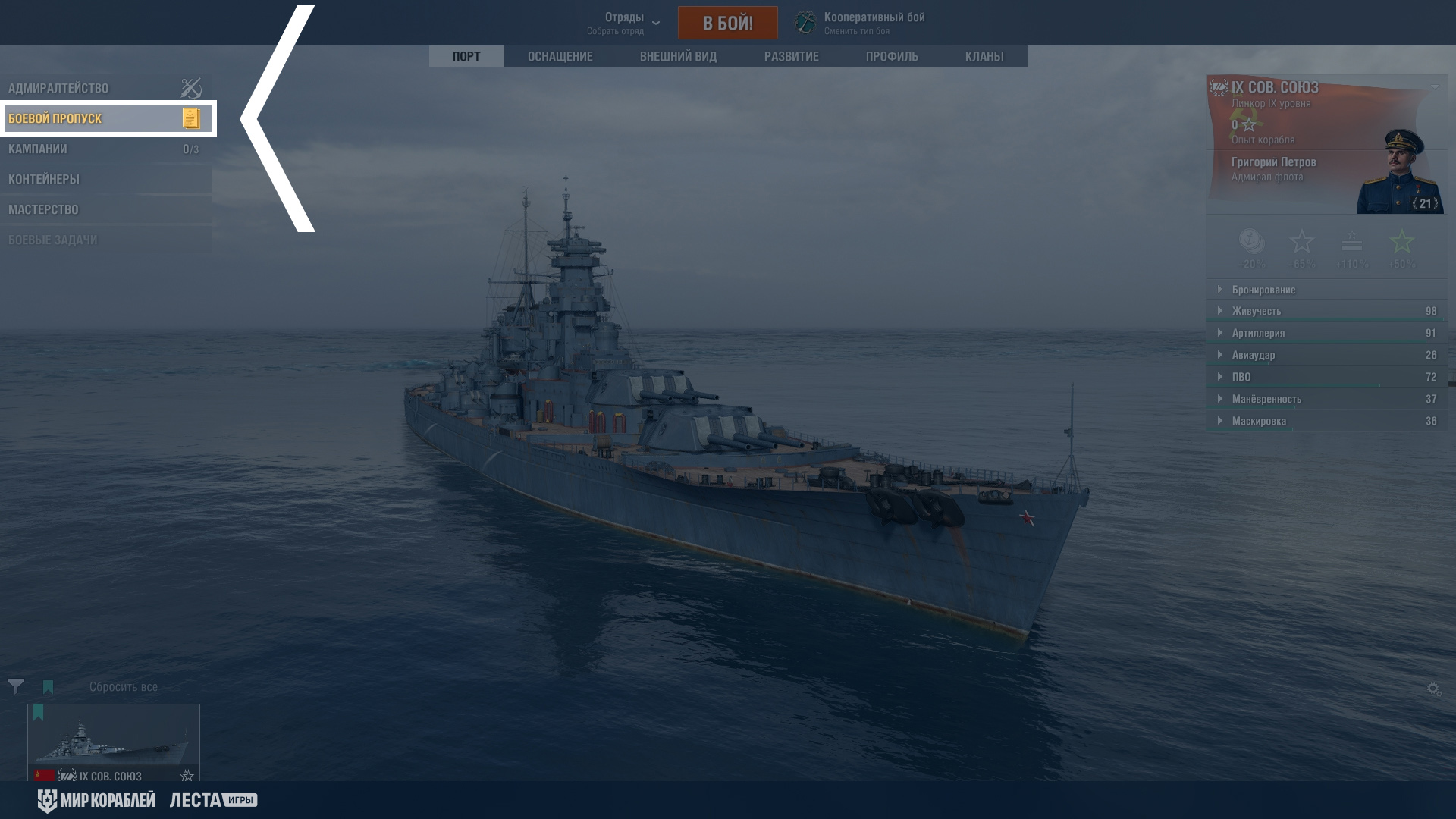This screenshot has width=1456, height=819.
Task: Open the ВНЕШНИЙ ВИД tab
Action: click(678, 56)
